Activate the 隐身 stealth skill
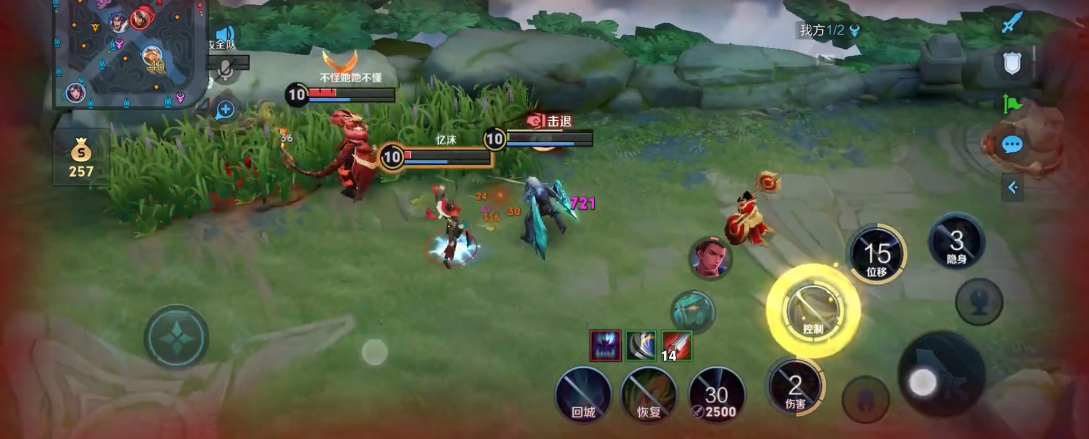 956,242
